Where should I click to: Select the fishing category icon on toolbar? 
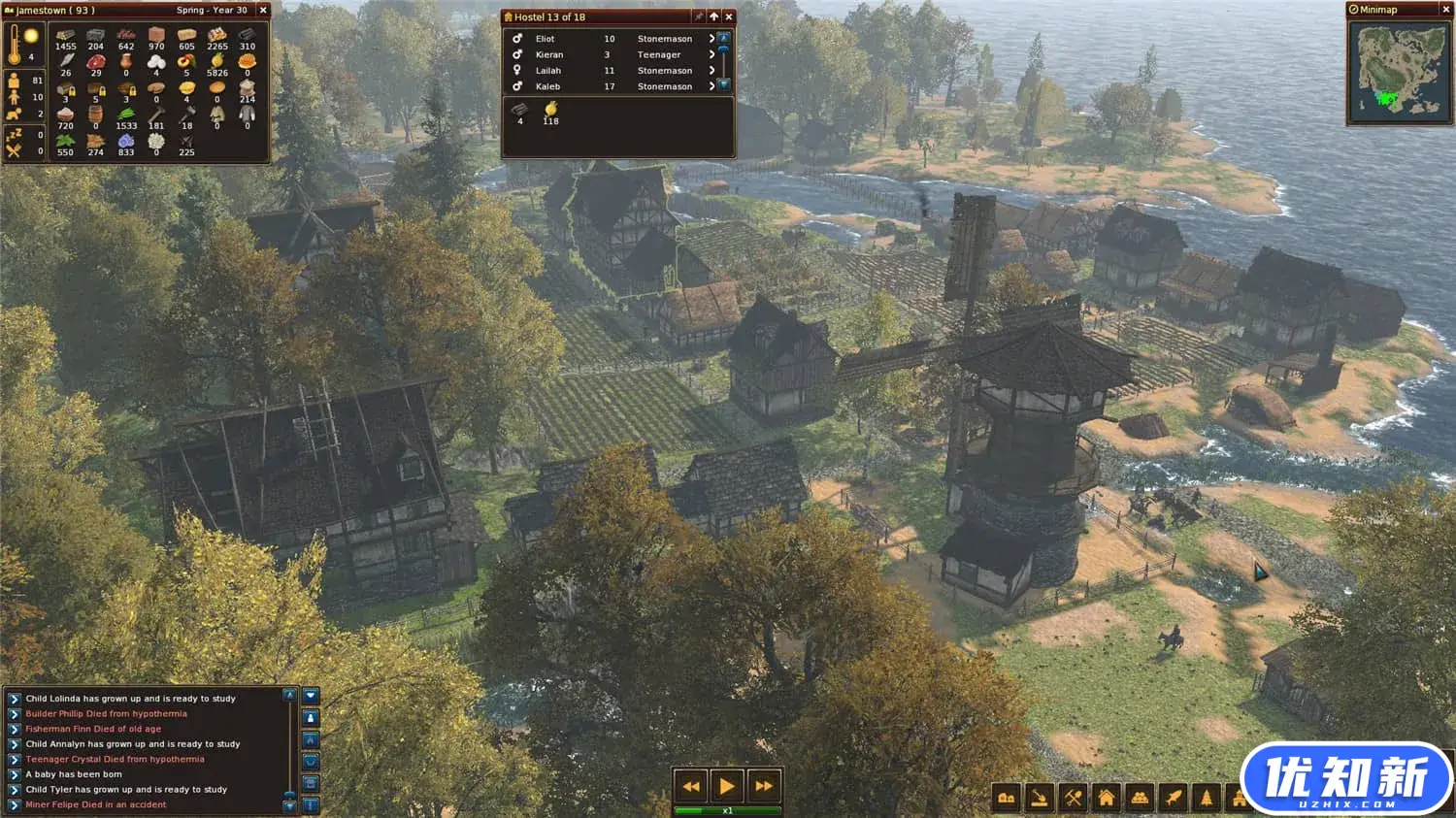[1175, 799]
